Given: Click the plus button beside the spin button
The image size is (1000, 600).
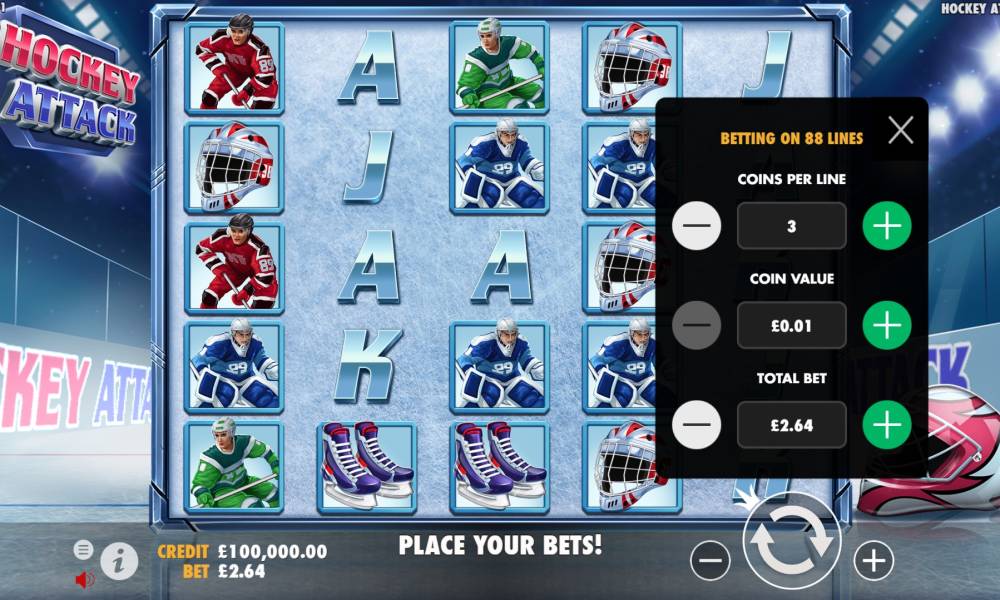Looking at the screenshot, I should 874,561.
